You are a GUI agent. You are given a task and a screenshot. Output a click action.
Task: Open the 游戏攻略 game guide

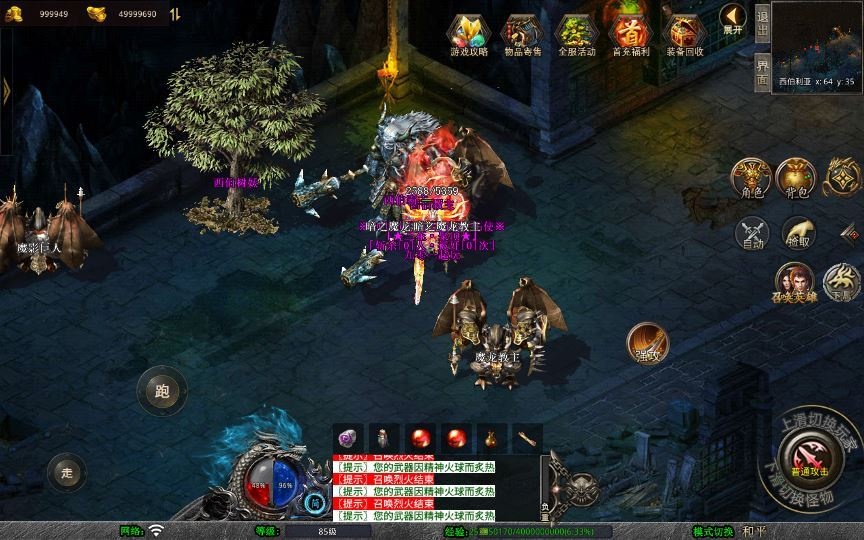tap(468, 34)
